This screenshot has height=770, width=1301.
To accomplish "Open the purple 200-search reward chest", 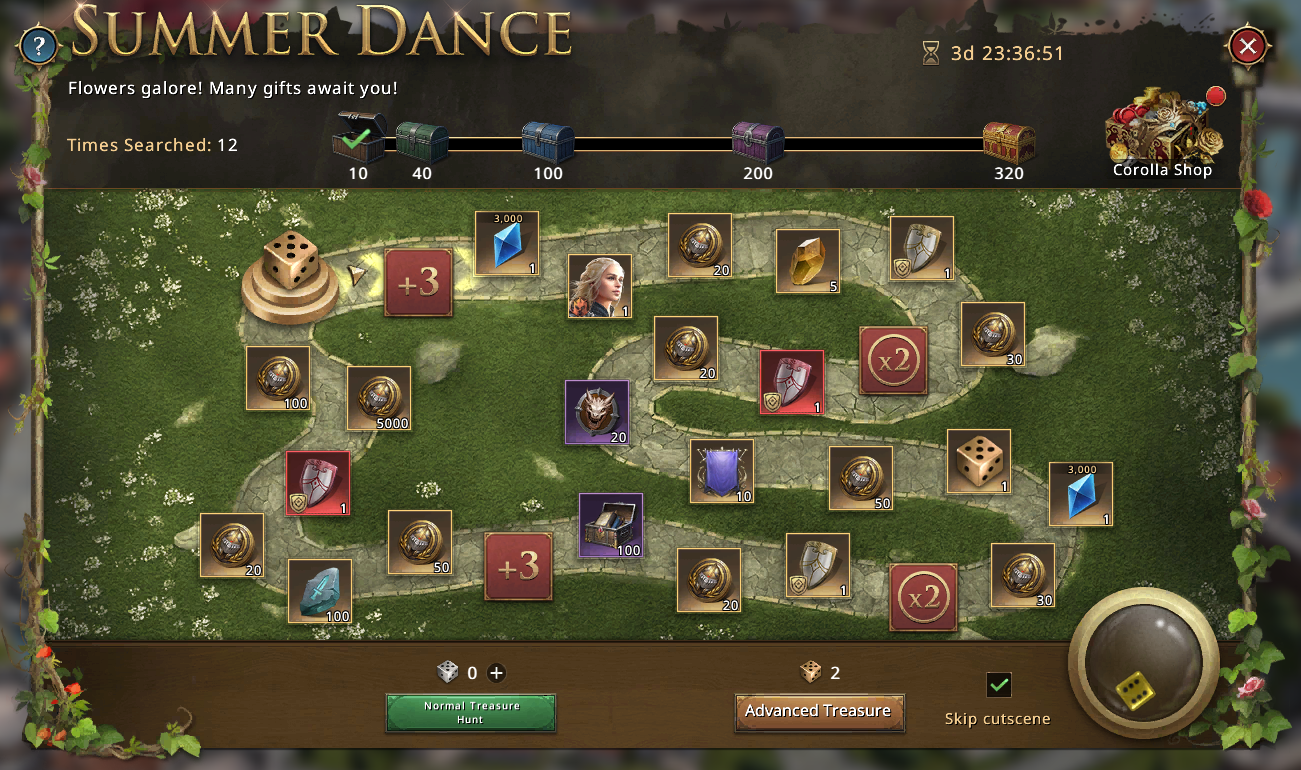I will point(757,143).
